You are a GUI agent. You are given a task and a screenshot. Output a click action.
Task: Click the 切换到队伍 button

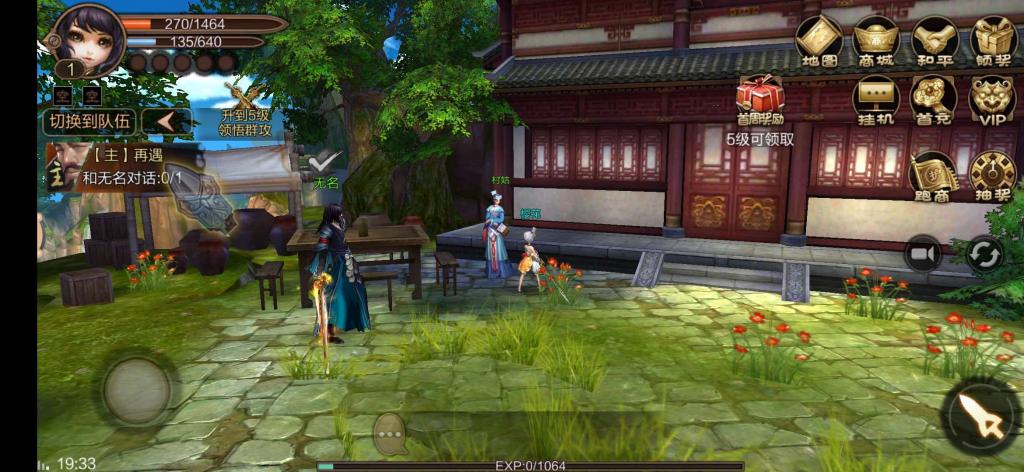tap(88, 122)
